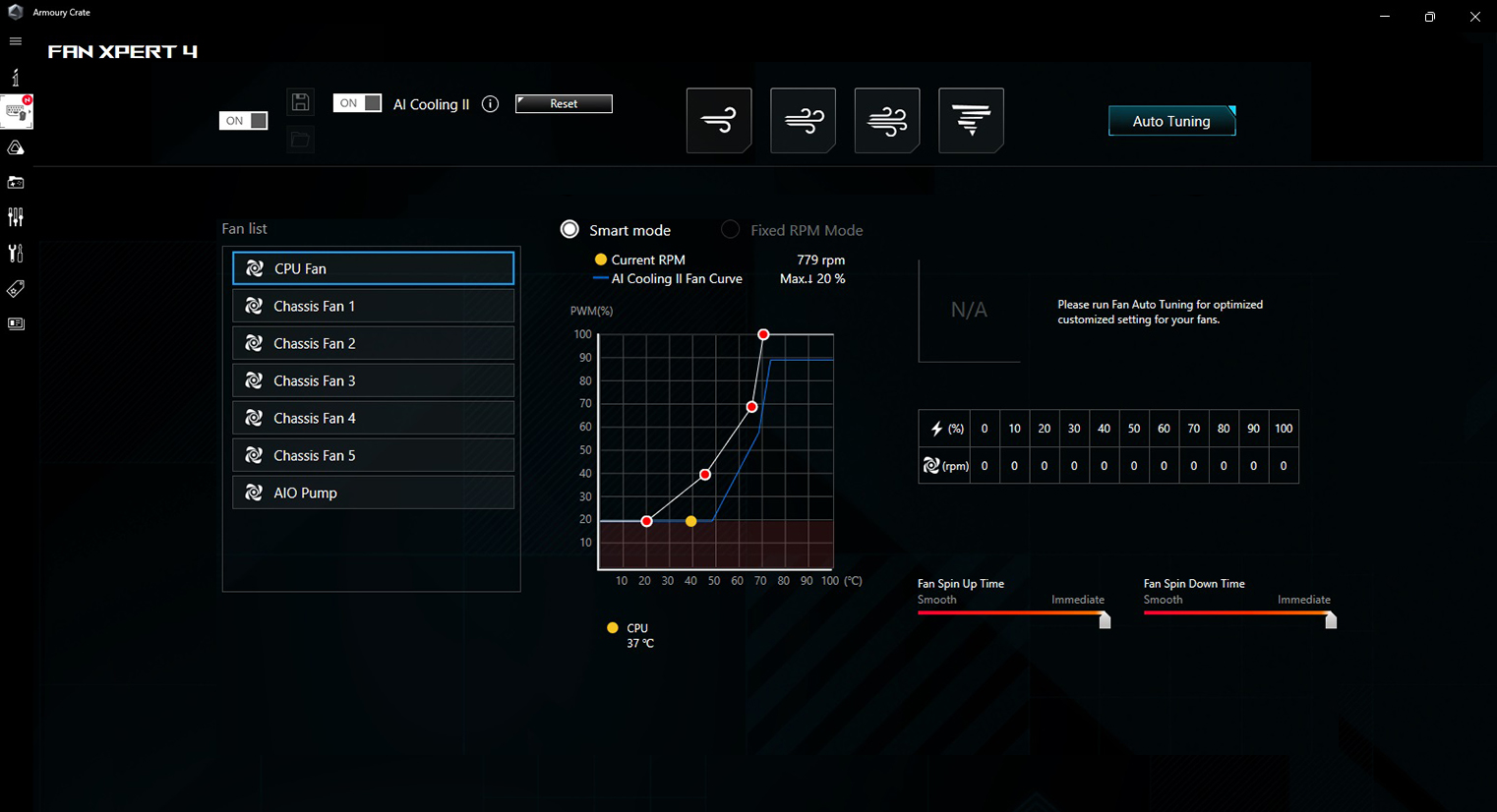Choose Chassis Fan 5
Viewport: 1497px width, 812px height.
373,455
